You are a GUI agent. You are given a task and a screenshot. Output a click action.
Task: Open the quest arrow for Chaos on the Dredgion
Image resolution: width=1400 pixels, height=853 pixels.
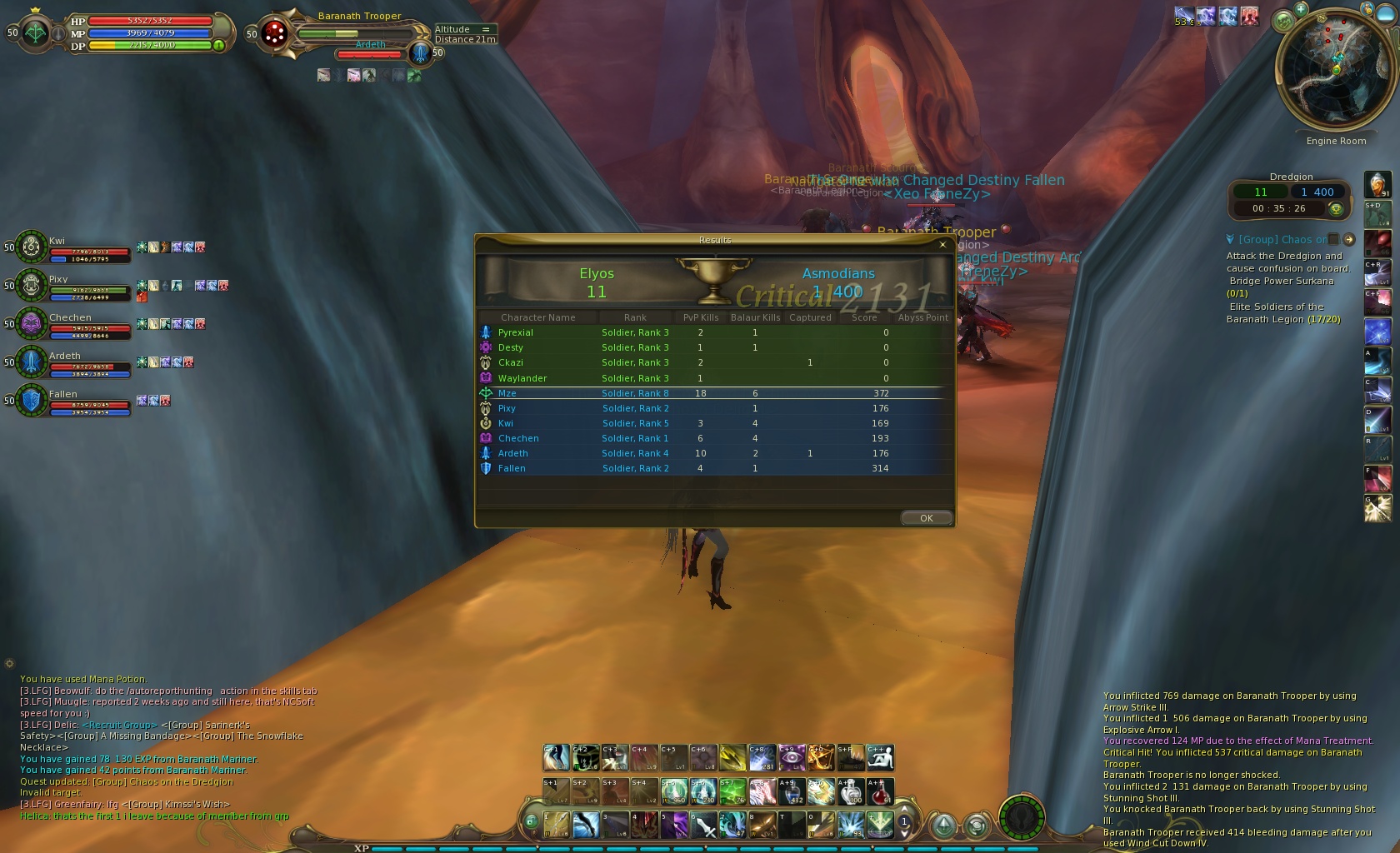tap(1349, 239)
